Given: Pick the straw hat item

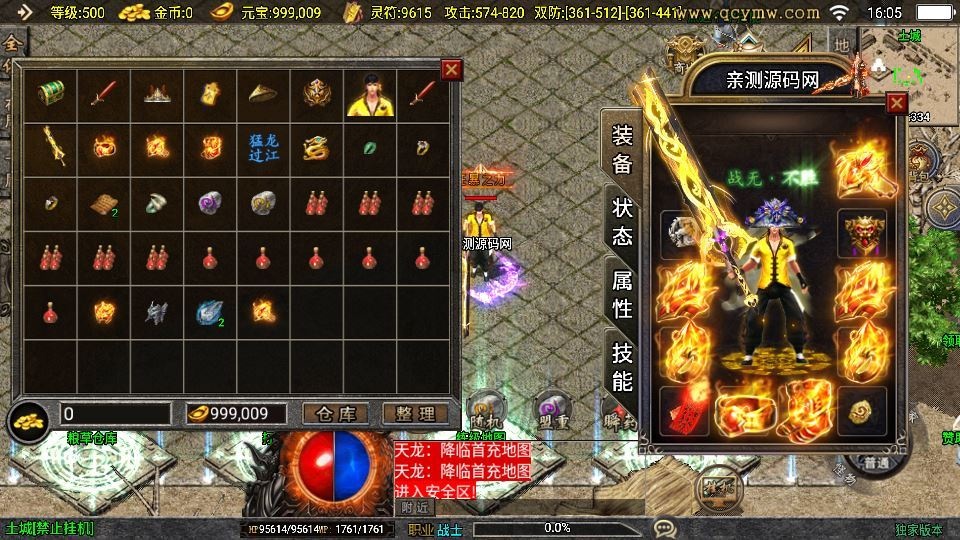Looking at the screenshot, I should tap(263, 94).
